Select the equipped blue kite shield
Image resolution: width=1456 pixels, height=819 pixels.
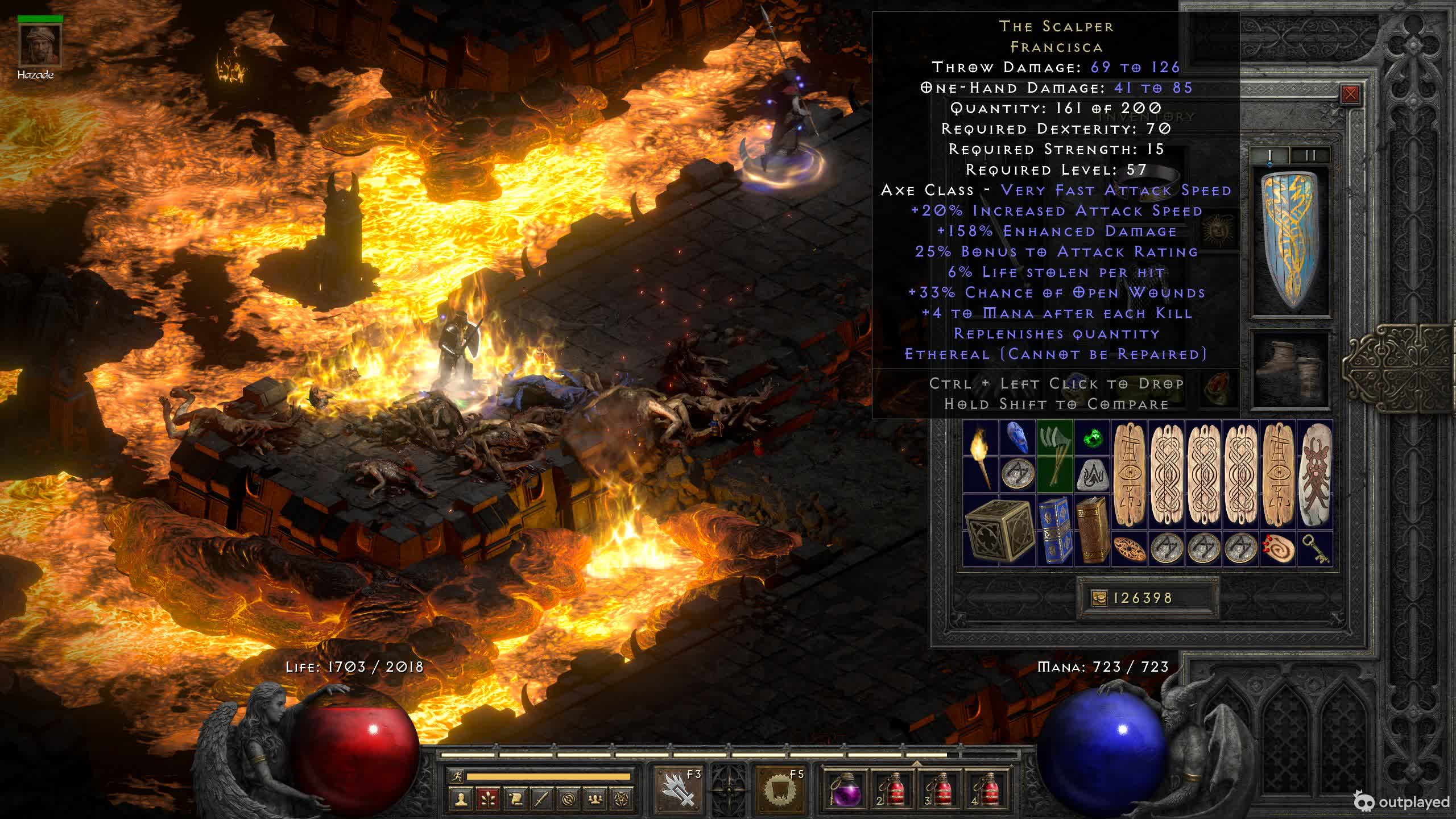click(x=1290, y=242)
